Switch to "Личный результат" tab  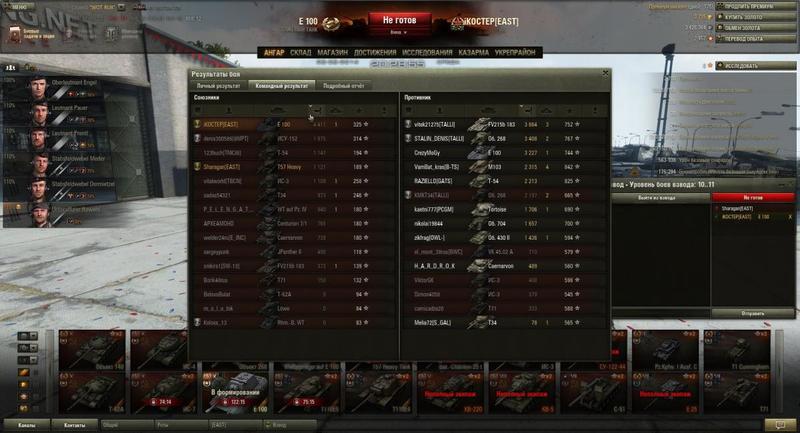coord(219,86)
